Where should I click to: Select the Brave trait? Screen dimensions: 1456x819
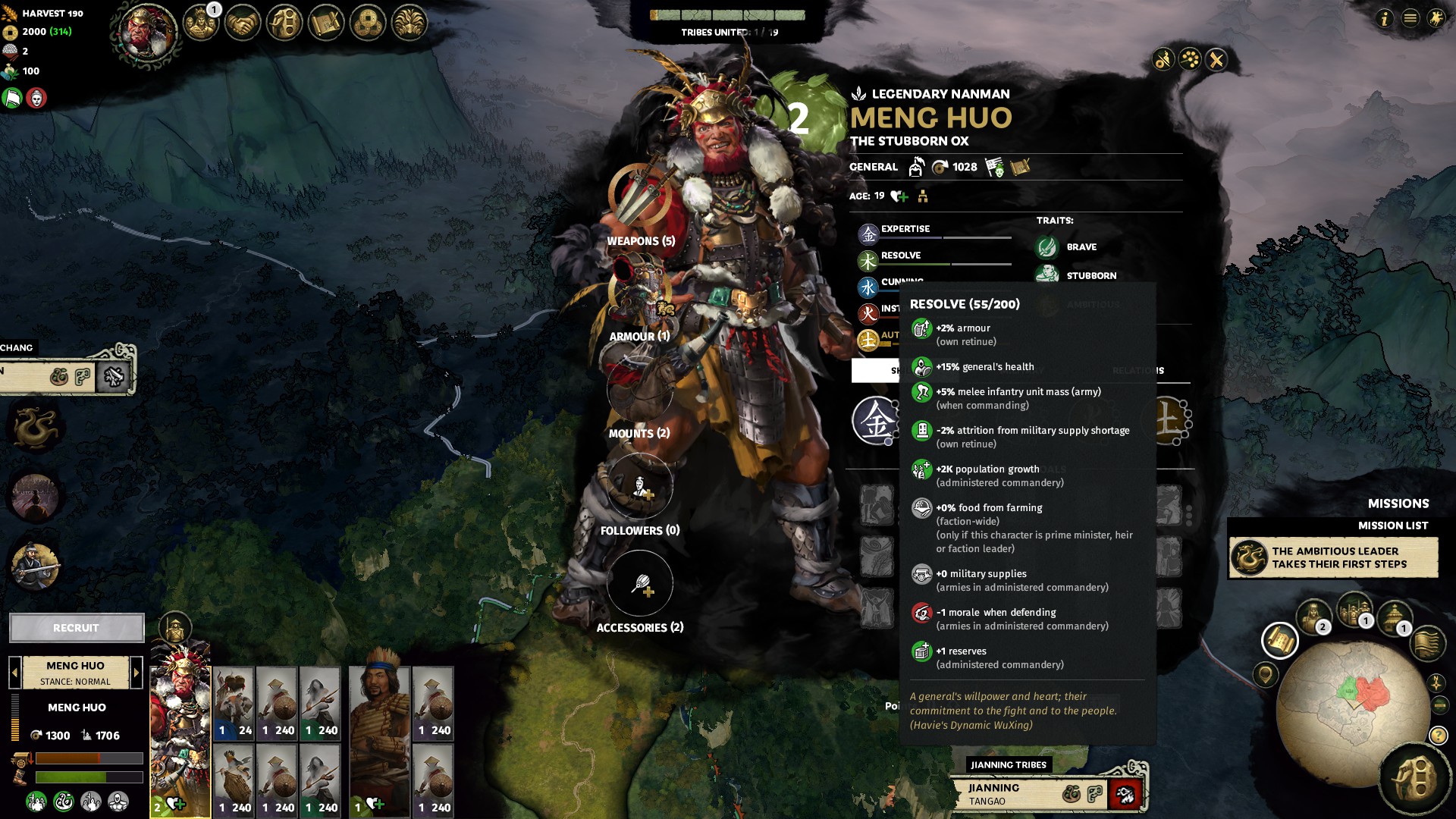(1081, 247)
